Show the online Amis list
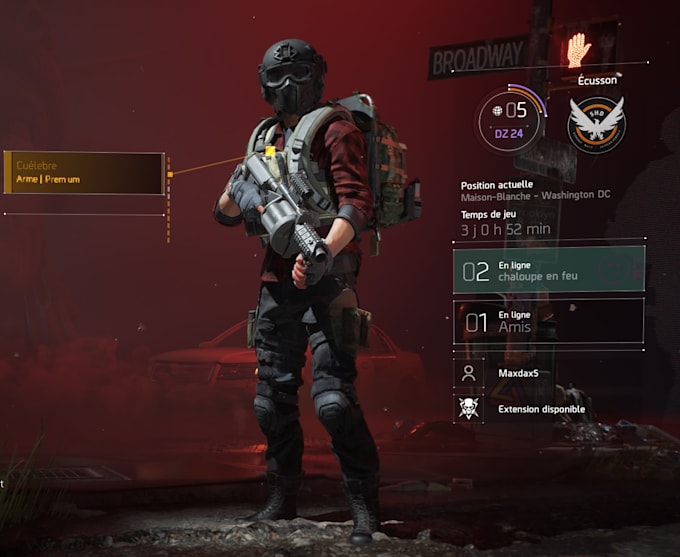The width and height of the screenshot is (680, 557). click(x=548, y=321)
